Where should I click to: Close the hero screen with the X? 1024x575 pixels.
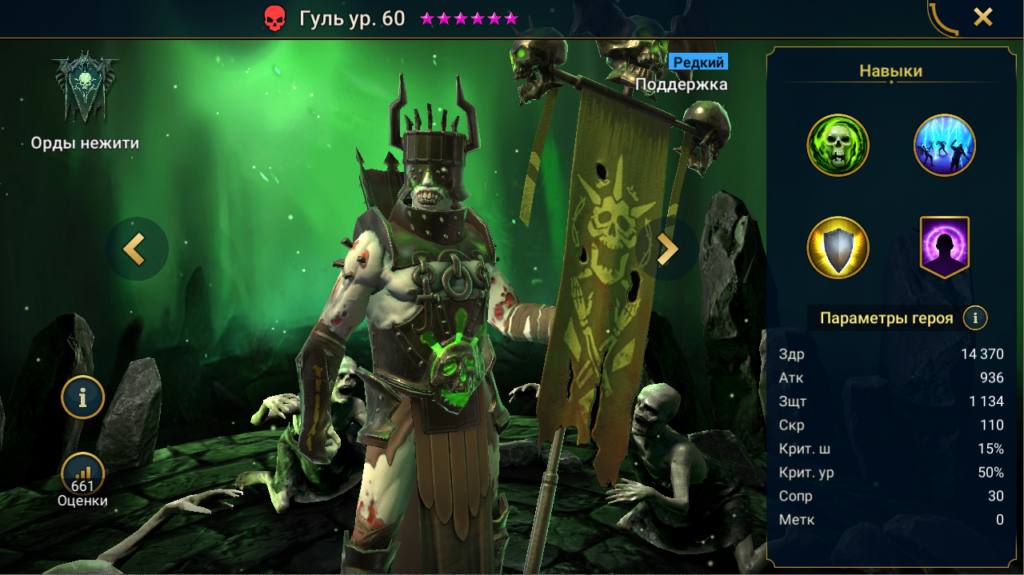click(x=983, y=17)
